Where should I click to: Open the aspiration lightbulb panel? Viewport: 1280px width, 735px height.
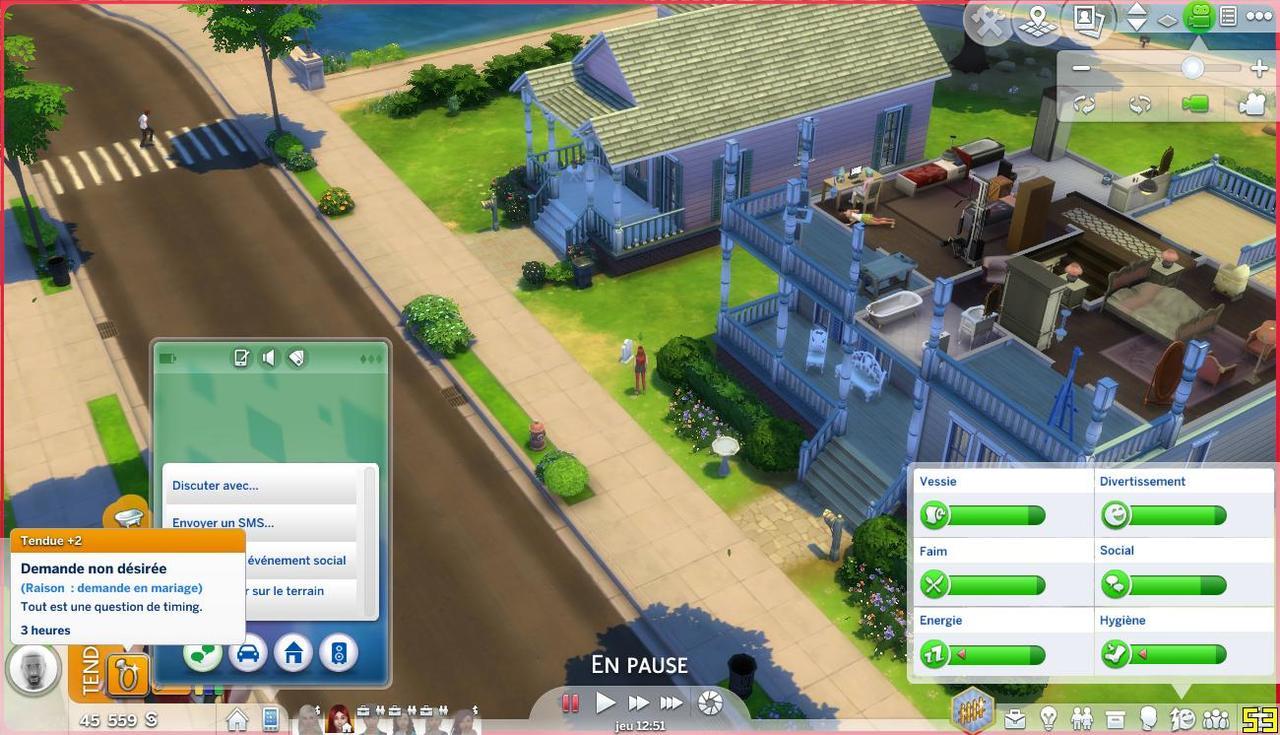point(1048,718)
